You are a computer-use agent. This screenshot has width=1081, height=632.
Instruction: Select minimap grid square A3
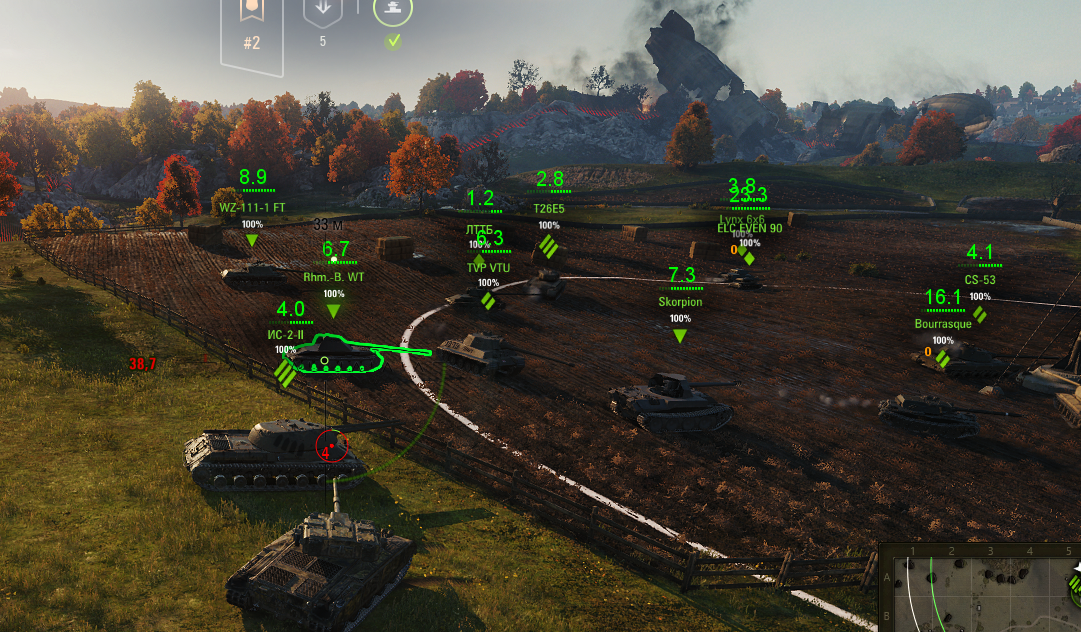(x=990, y=577)
